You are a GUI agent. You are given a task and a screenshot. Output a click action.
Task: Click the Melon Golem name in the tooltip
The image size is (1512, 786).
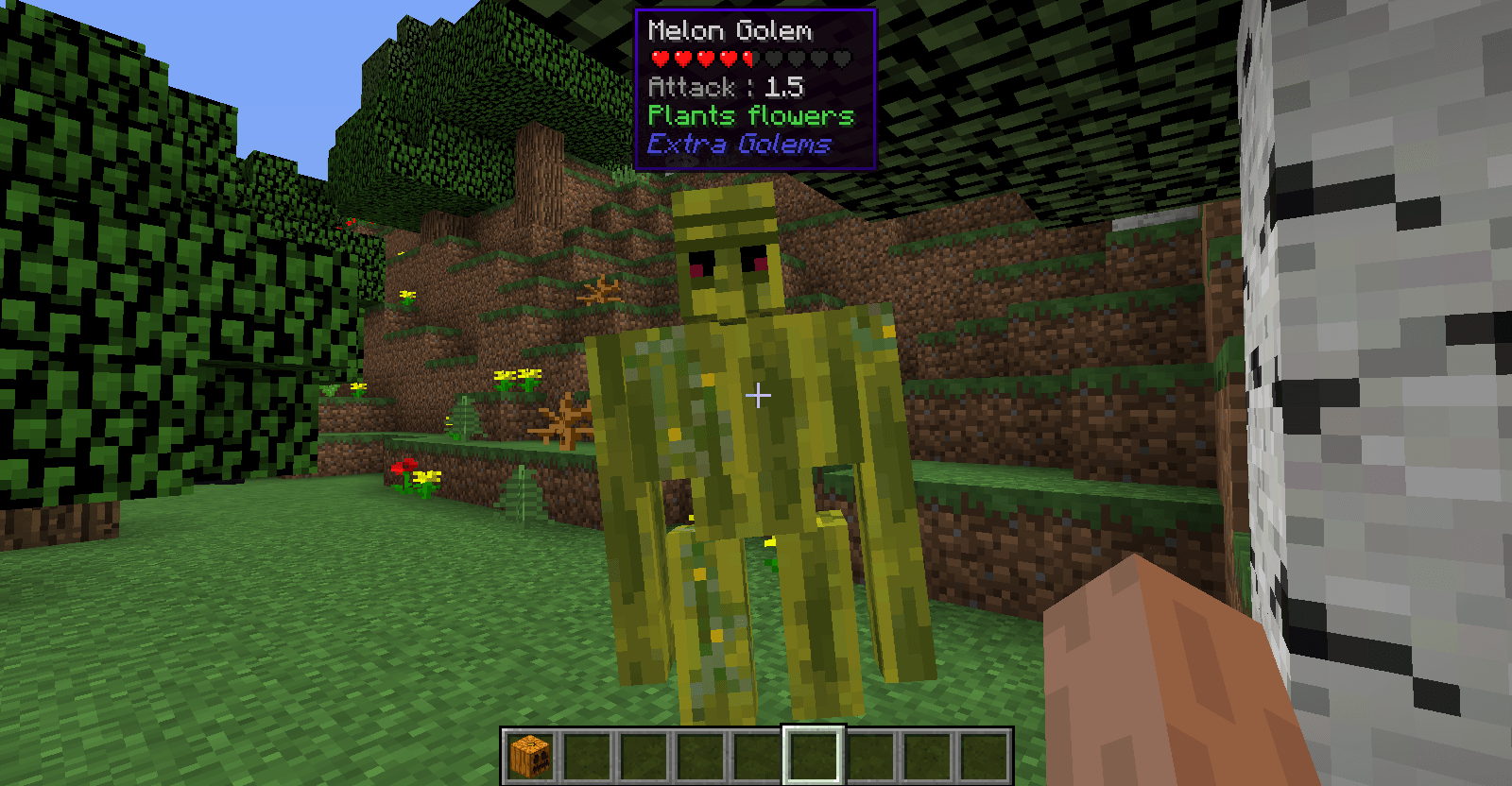click(730, 29)
